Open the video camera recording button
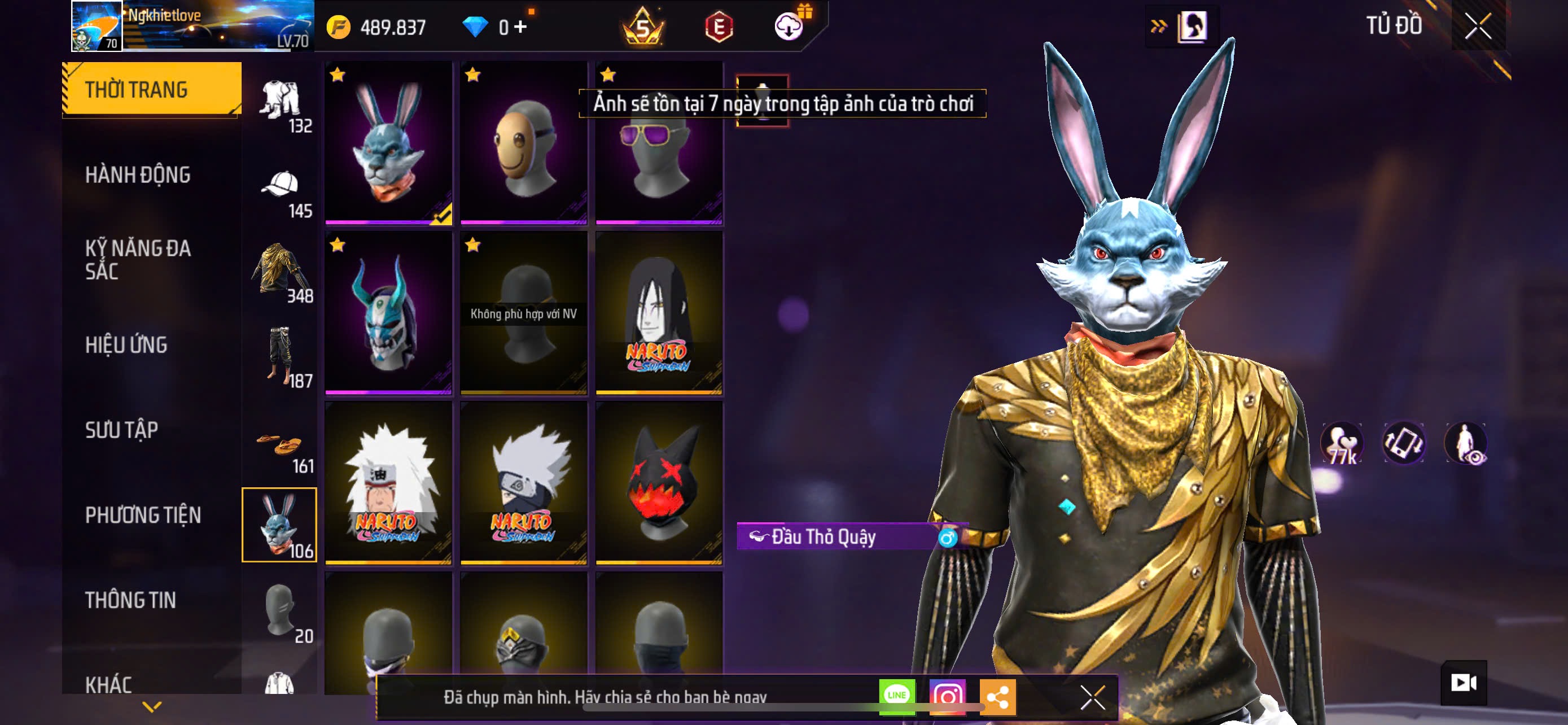Screen dimensions: 1568x725 1464,683
